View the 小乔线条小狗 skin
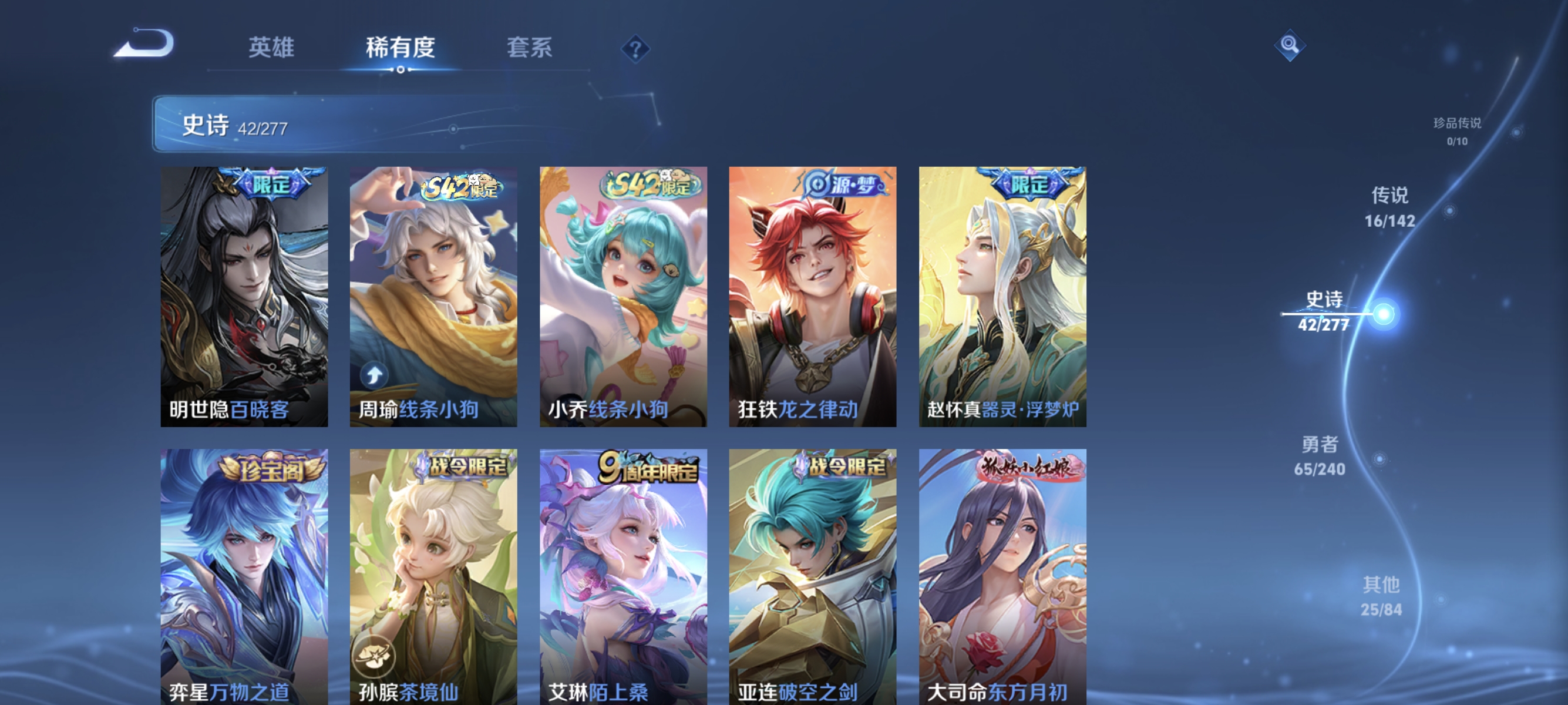The image size is (1568, 705). pos(623,298)
